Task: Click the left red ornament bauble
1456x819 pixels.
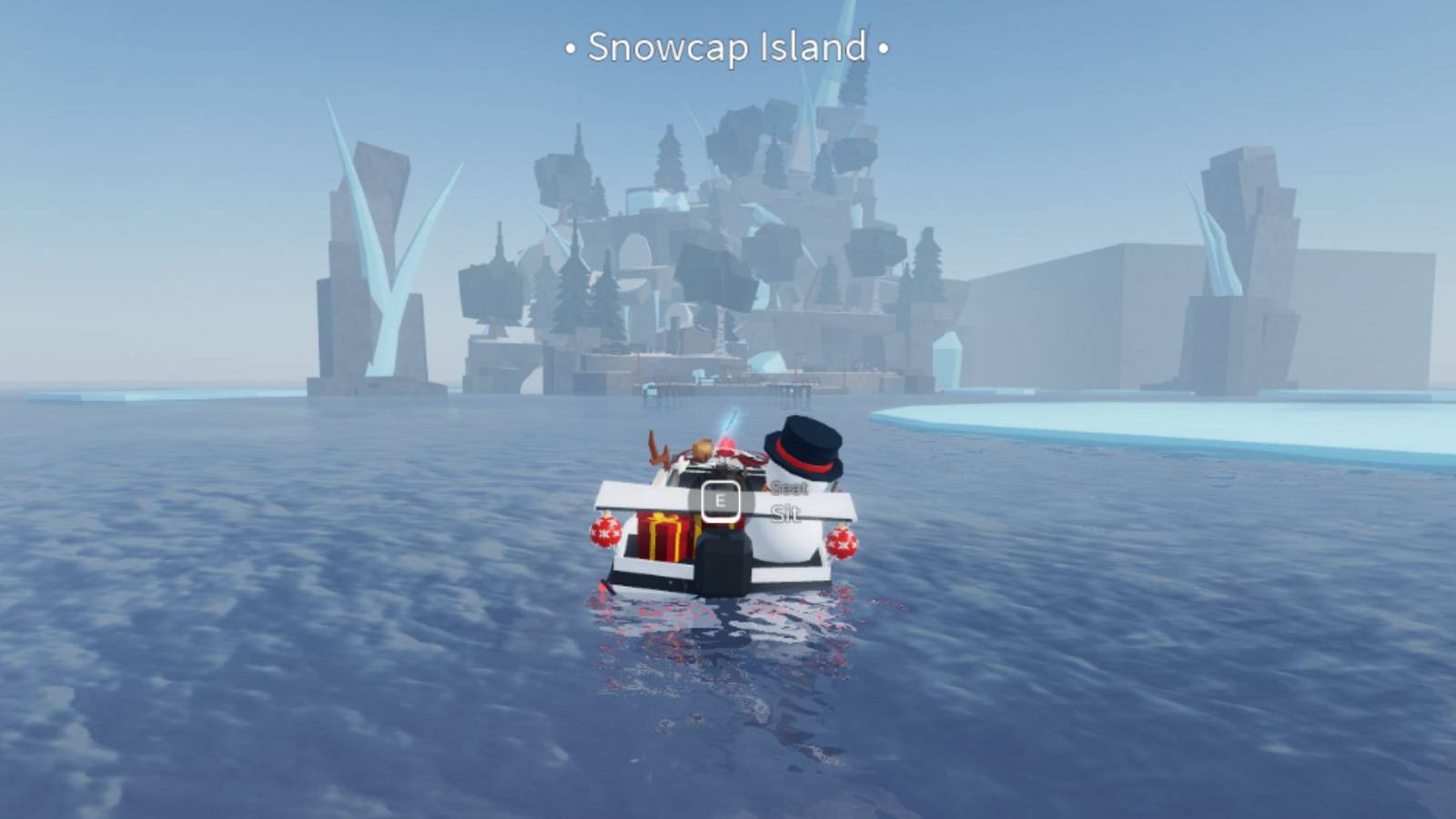Action: [605, 531]
